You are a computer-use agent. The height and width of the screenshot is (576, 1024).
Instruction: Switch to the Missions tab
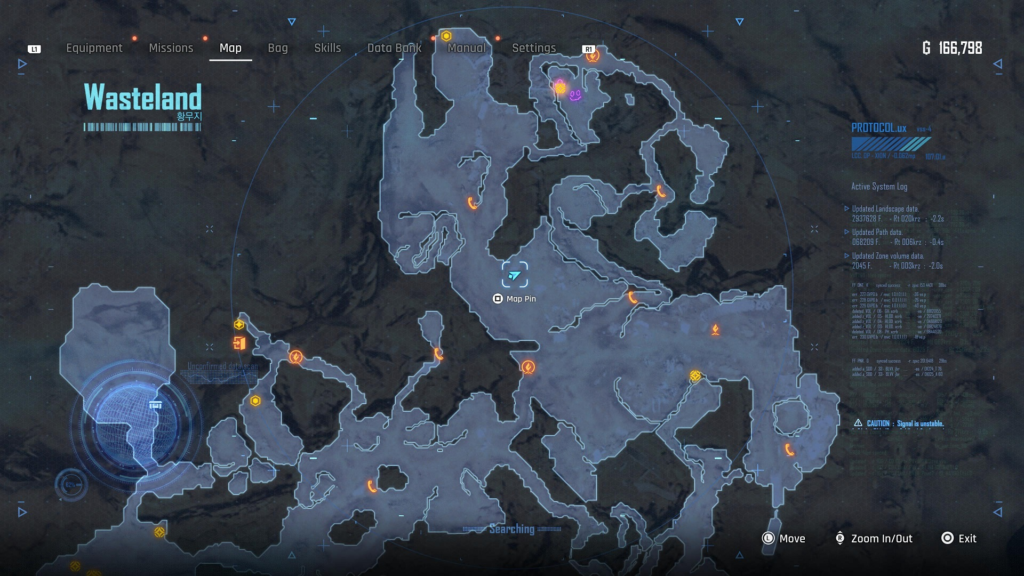pyautogui.click(x=171, y=48)
